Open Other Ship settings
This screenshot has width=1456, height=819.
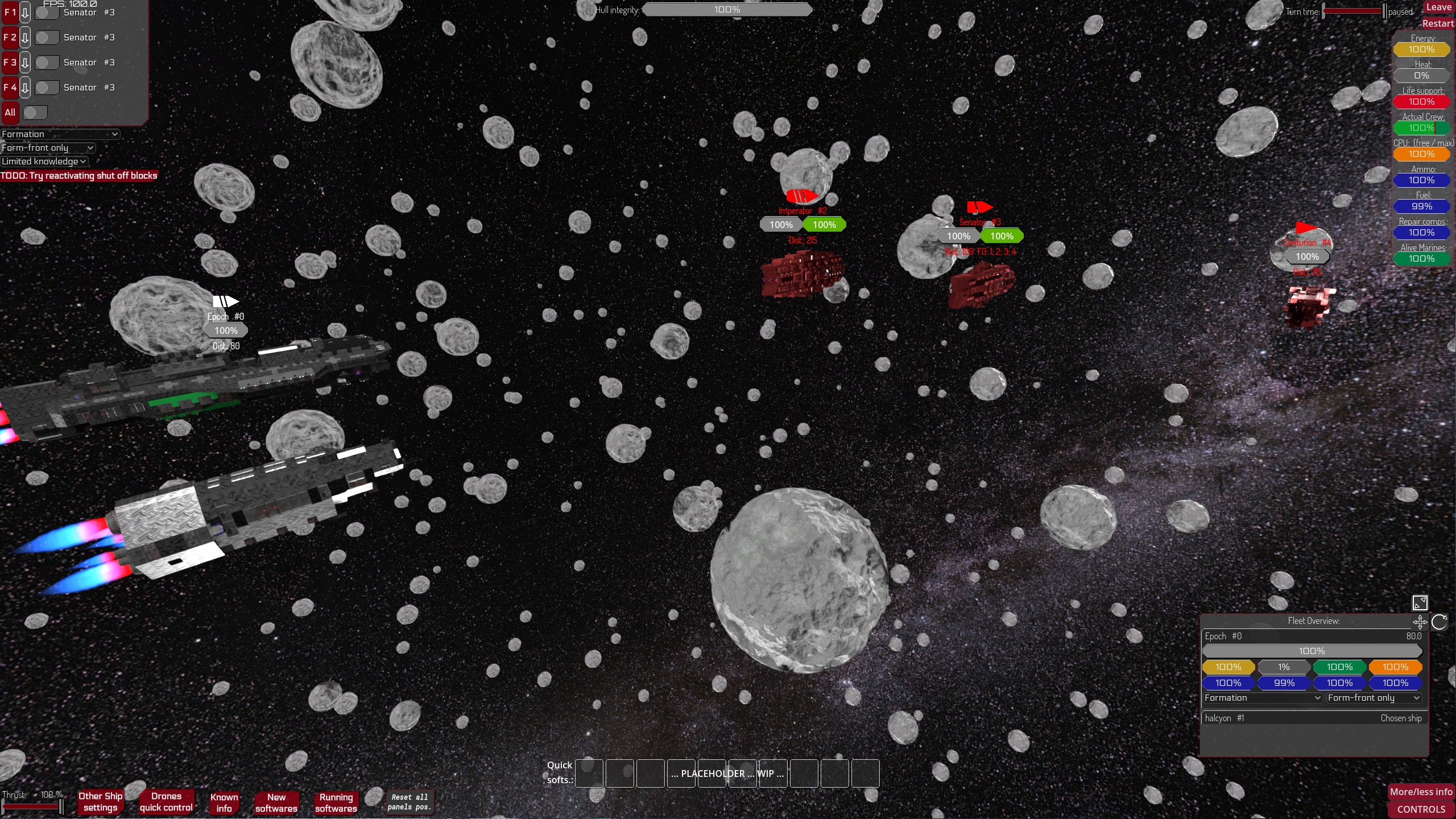tap(100, 802)
